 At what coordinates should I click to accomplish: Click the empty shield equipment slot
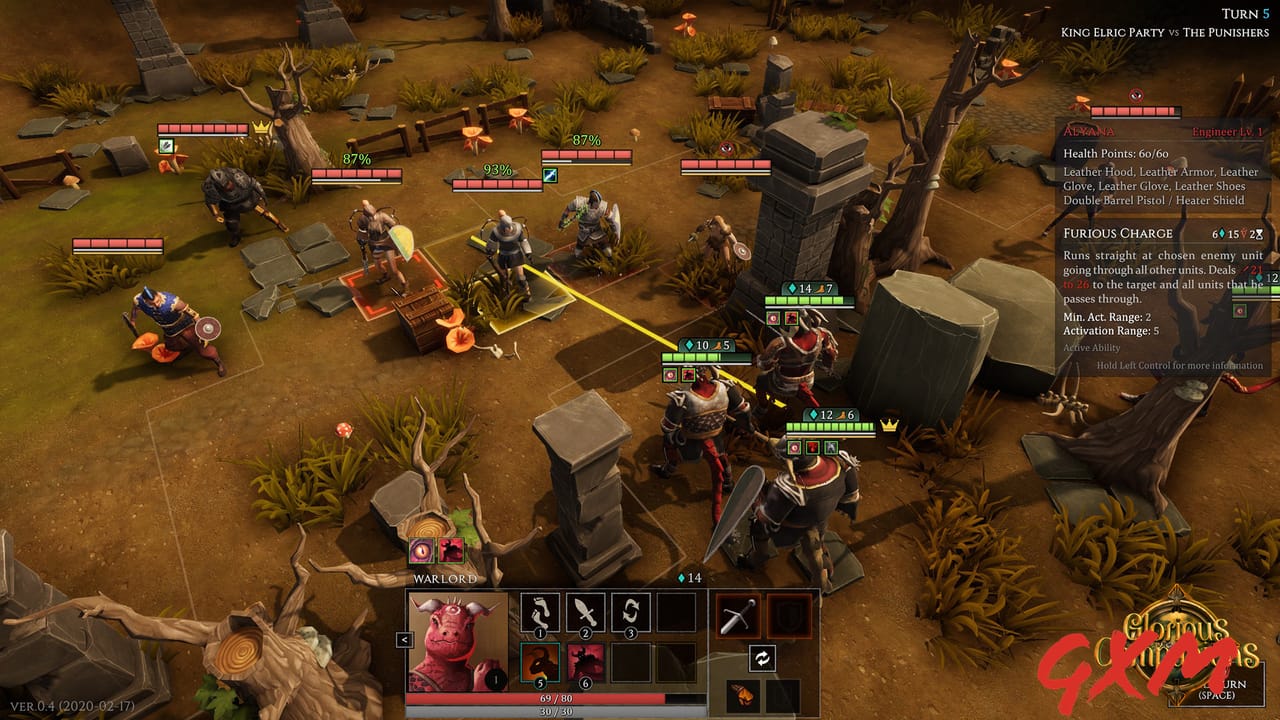pyautogui.click(x=787, y=616)
